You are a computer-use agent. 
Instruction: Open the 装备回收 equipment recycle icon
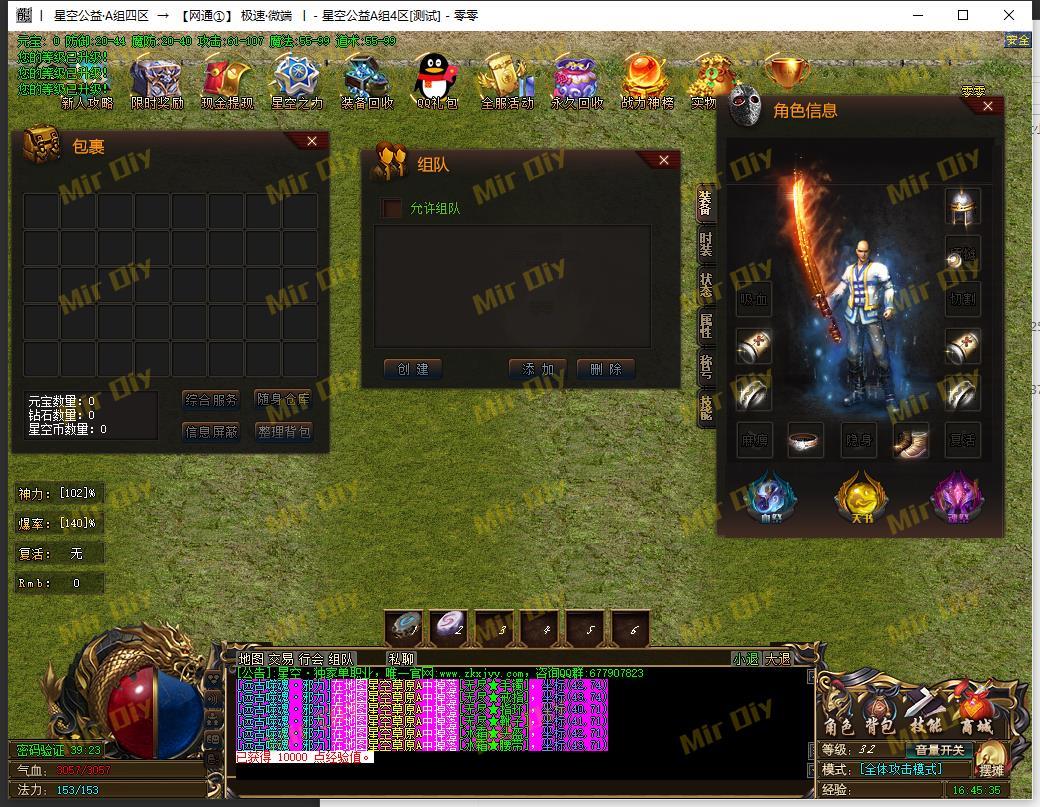tap(366, 80)
